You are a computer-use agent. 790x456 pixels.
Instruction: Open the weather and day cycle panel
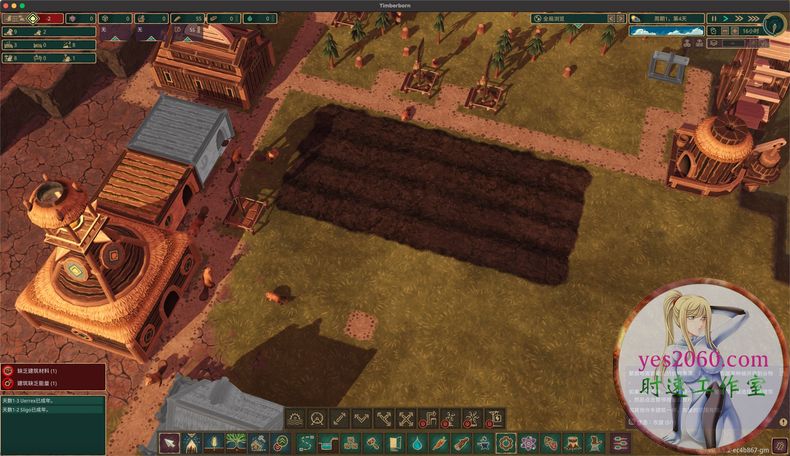(667, 32)
